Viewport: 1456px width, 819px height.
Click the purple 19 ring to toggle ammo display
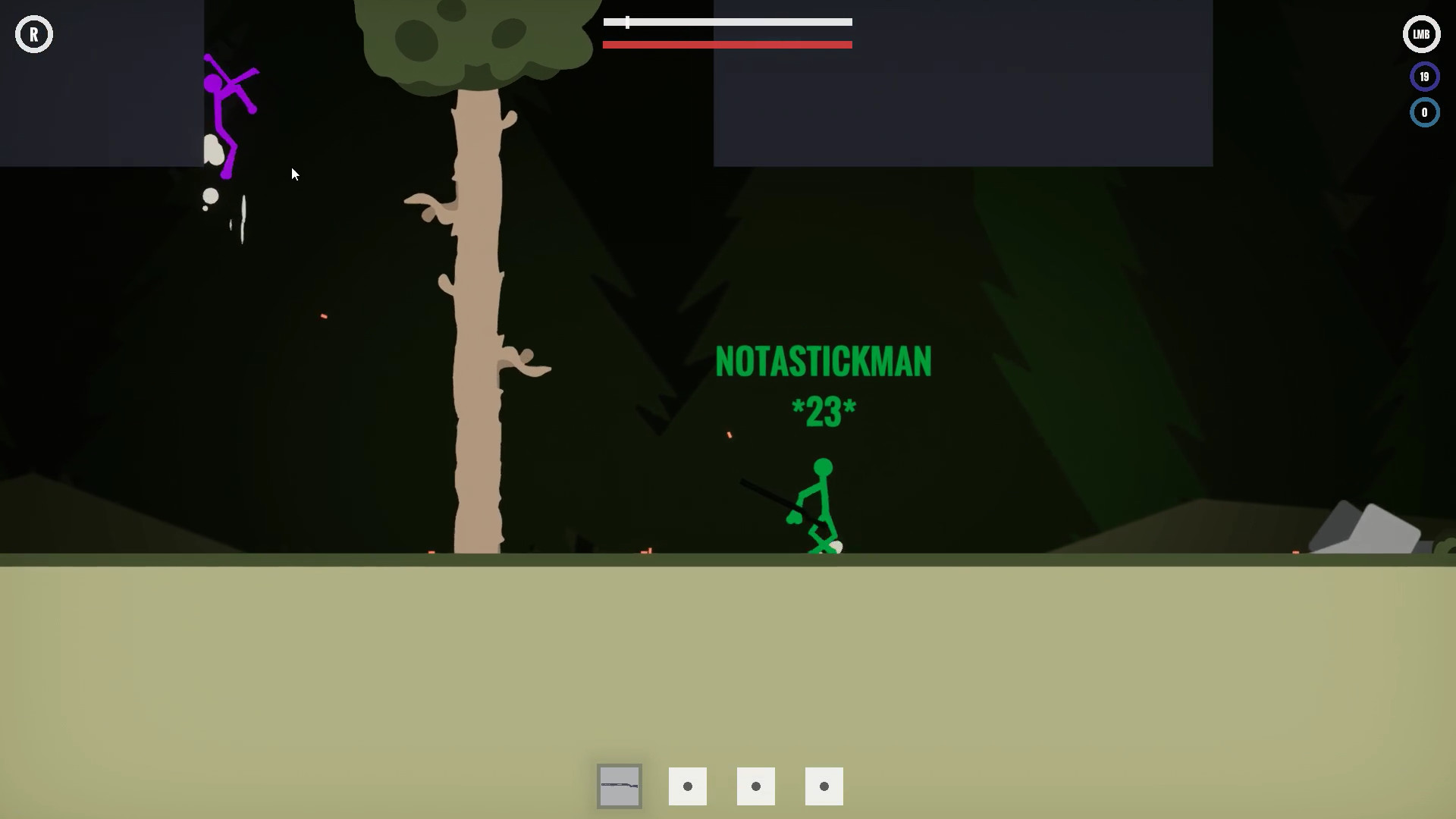(x=1424, y=76)
